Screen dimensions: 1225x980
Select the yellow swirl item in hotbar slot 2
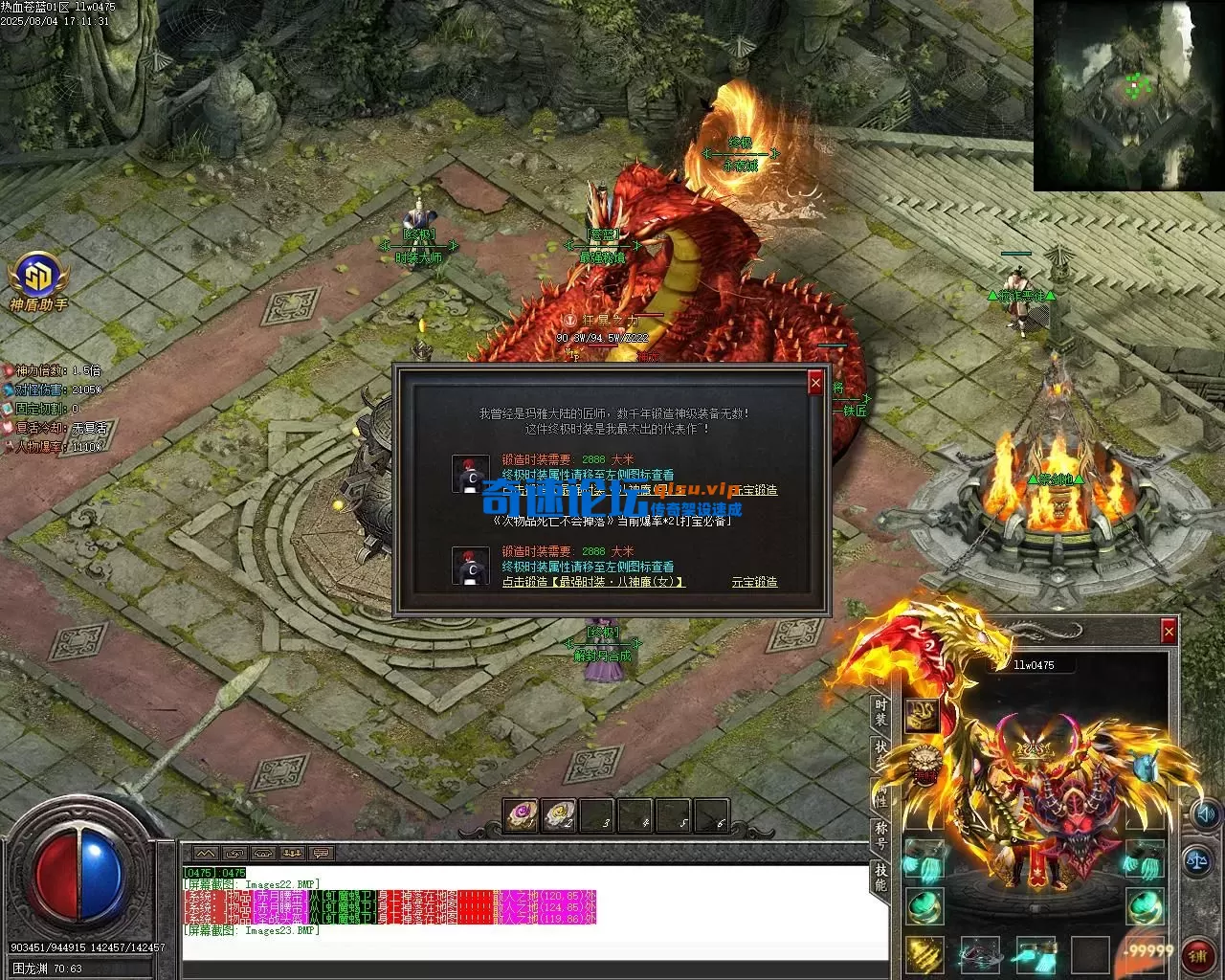pyautogui.click(x=560, y=814)
